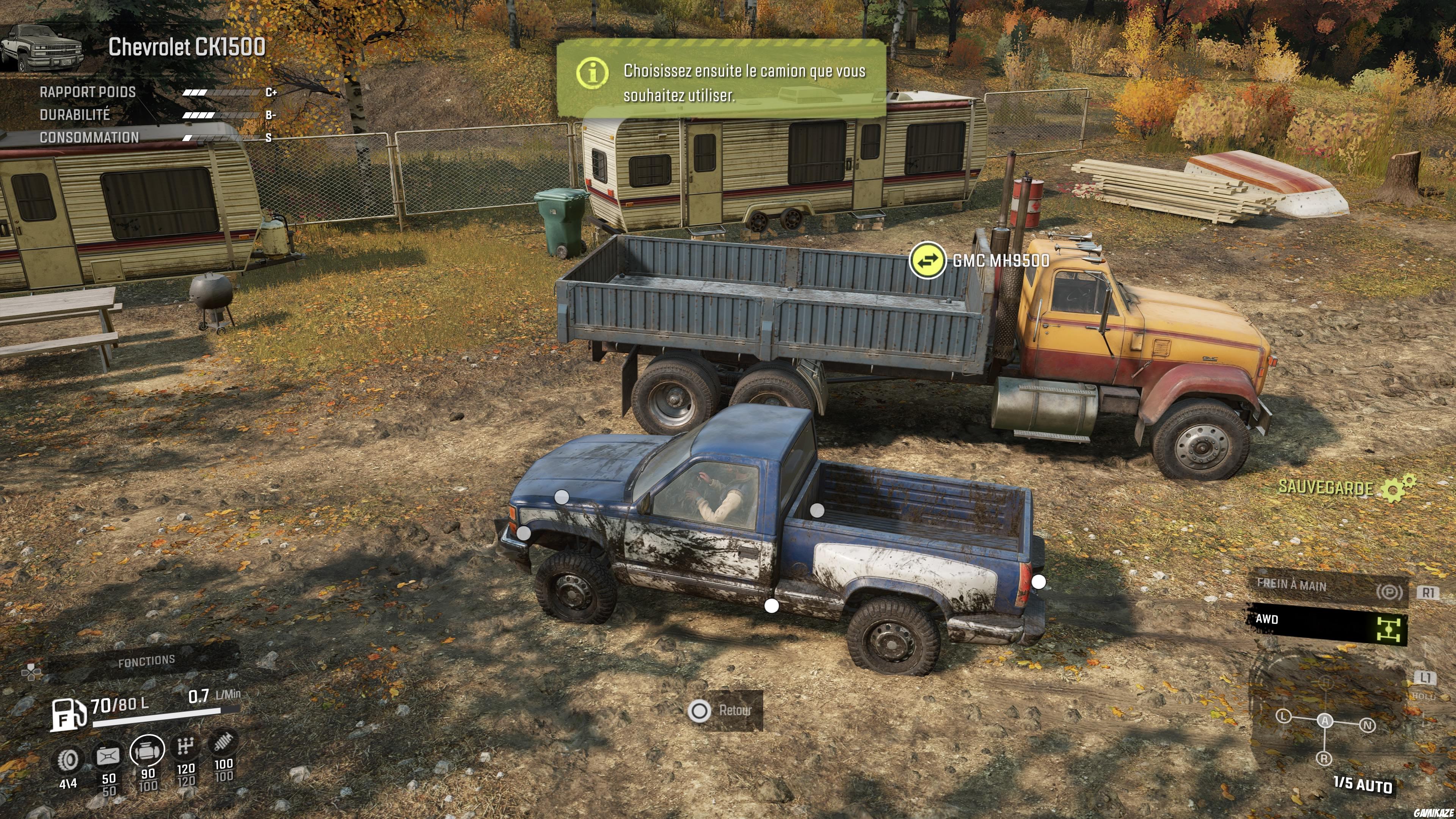1456x819 pixels.
Task: Choose the R reverse gear on the shifter
Action: click(x=1324, y=758)
